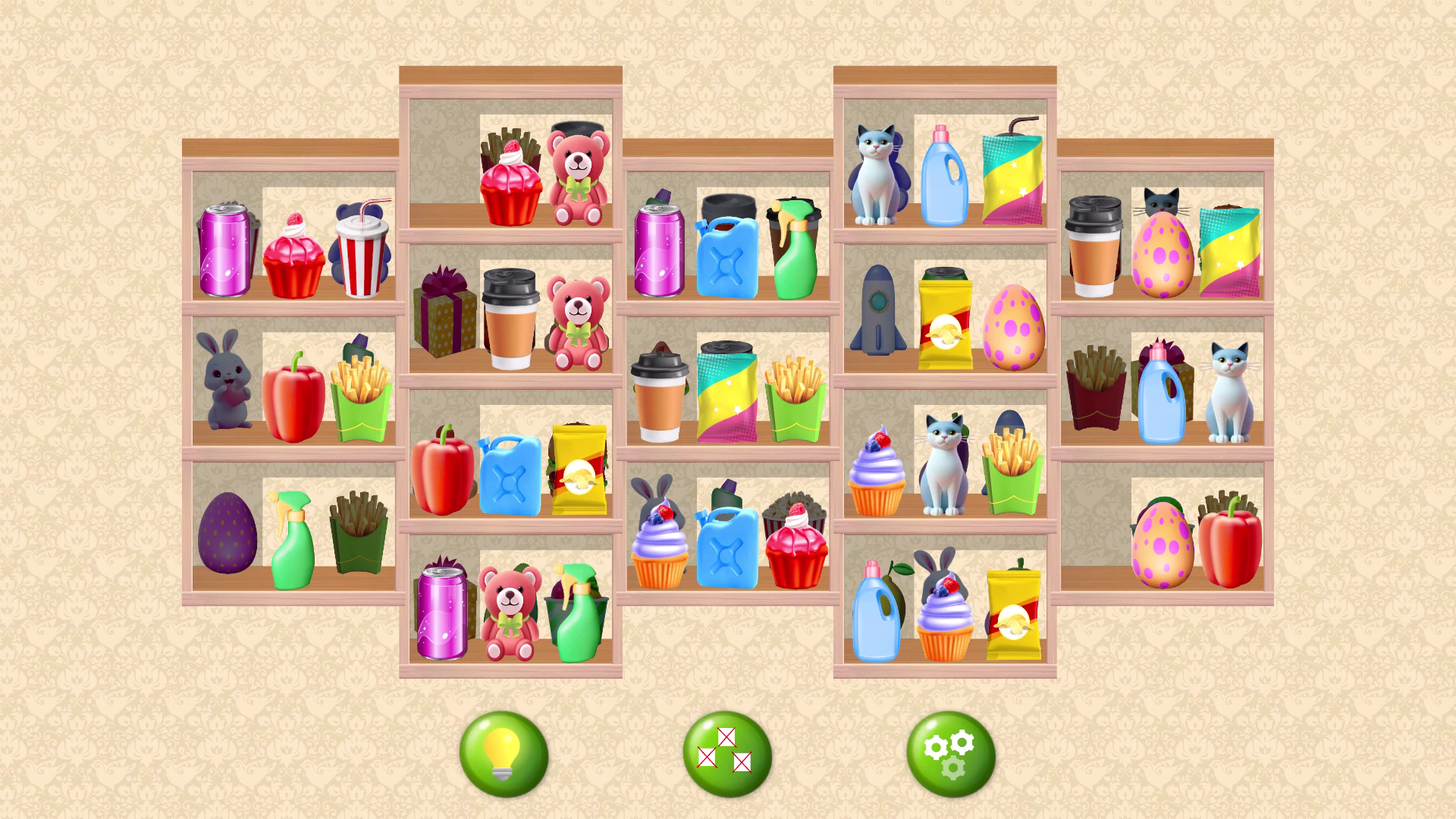Tap the purple swirl cupcake beside the cat
The width and height of the screenshot is (1456, 819).
pyautogui.click(x=876, y=470)
